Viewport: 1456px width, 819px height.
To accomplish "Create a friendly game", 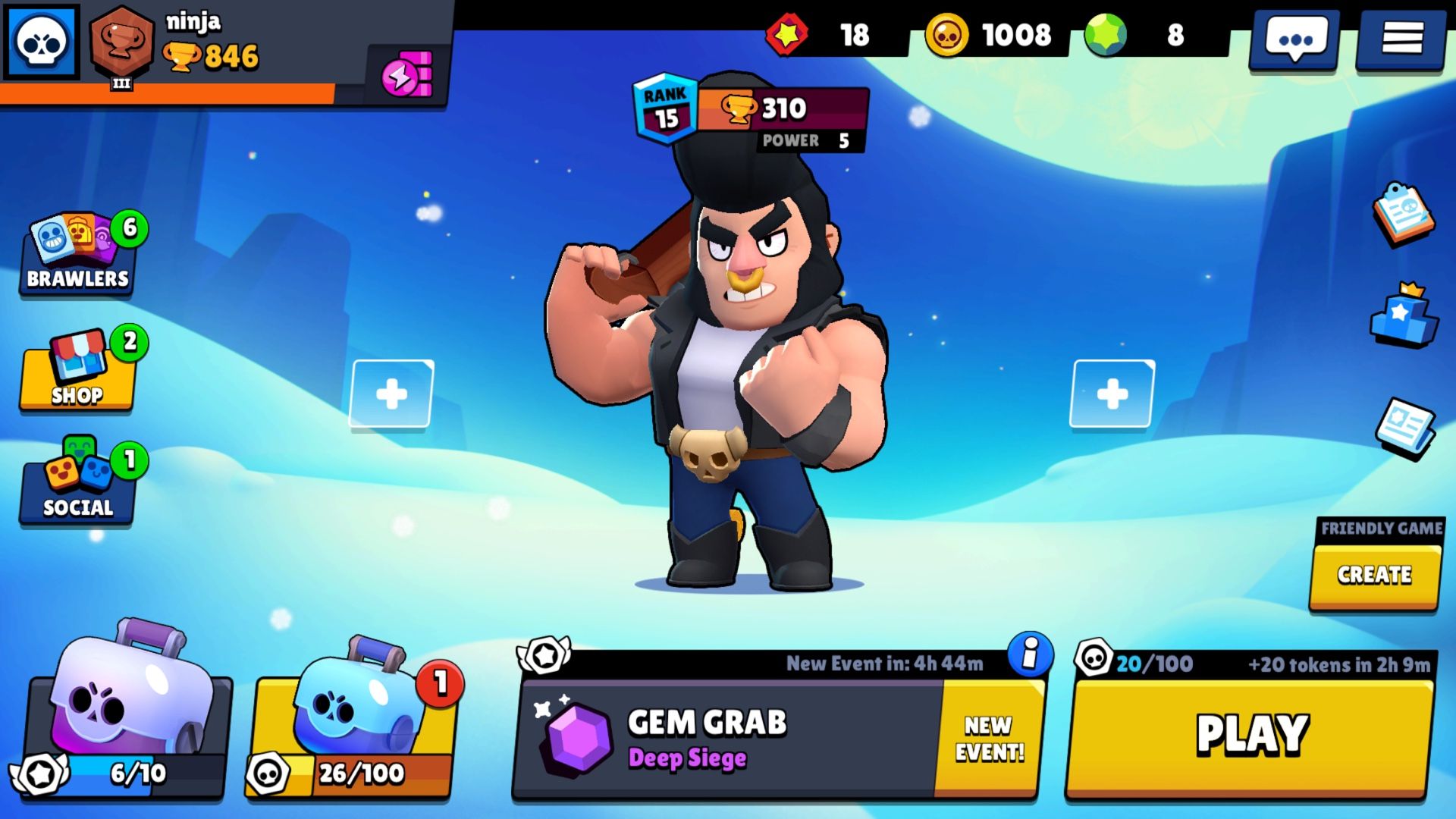I will coord(1374,575).
